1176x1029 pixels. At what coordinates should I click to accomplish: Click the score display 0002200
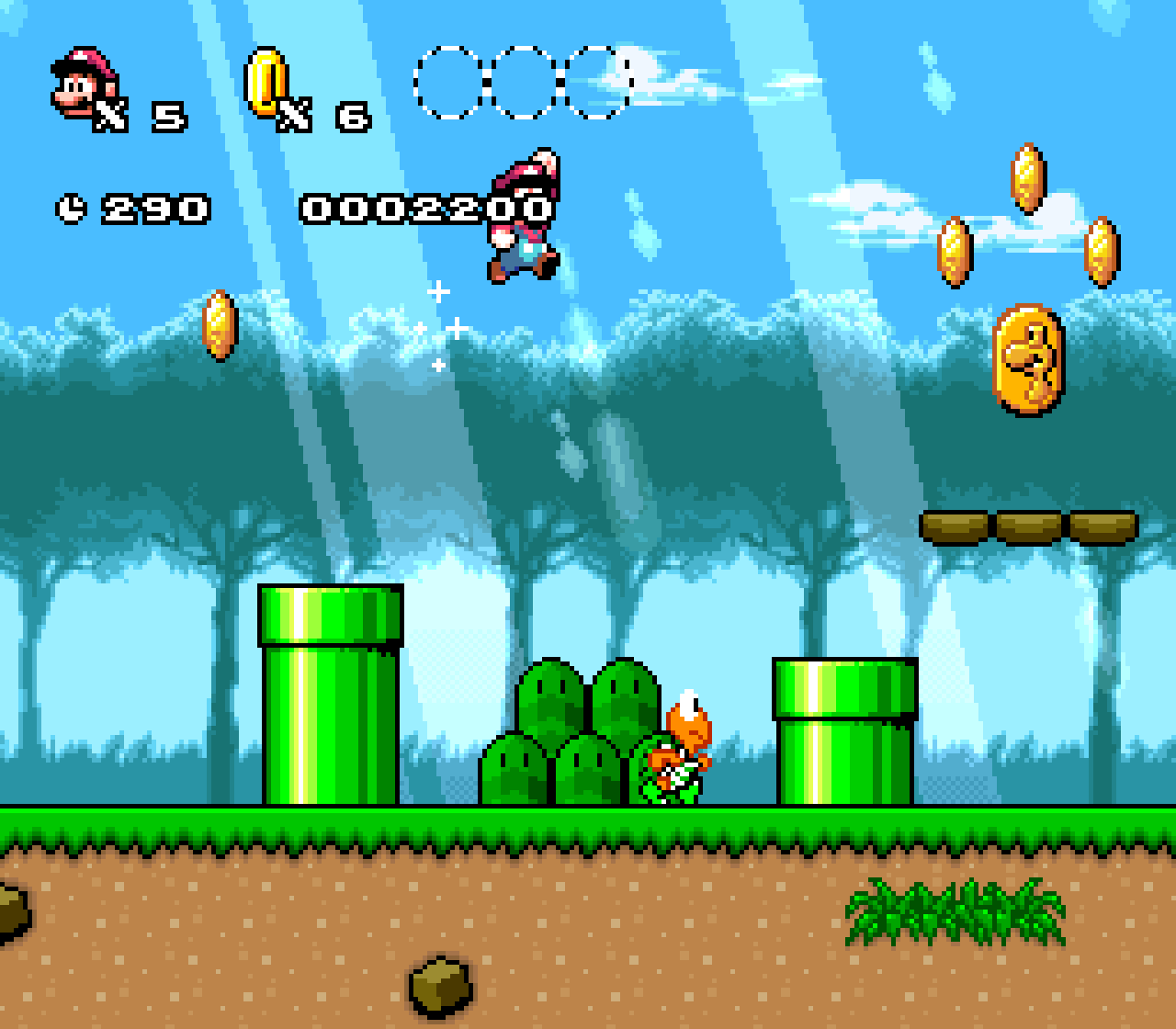[x=426, y=209]
